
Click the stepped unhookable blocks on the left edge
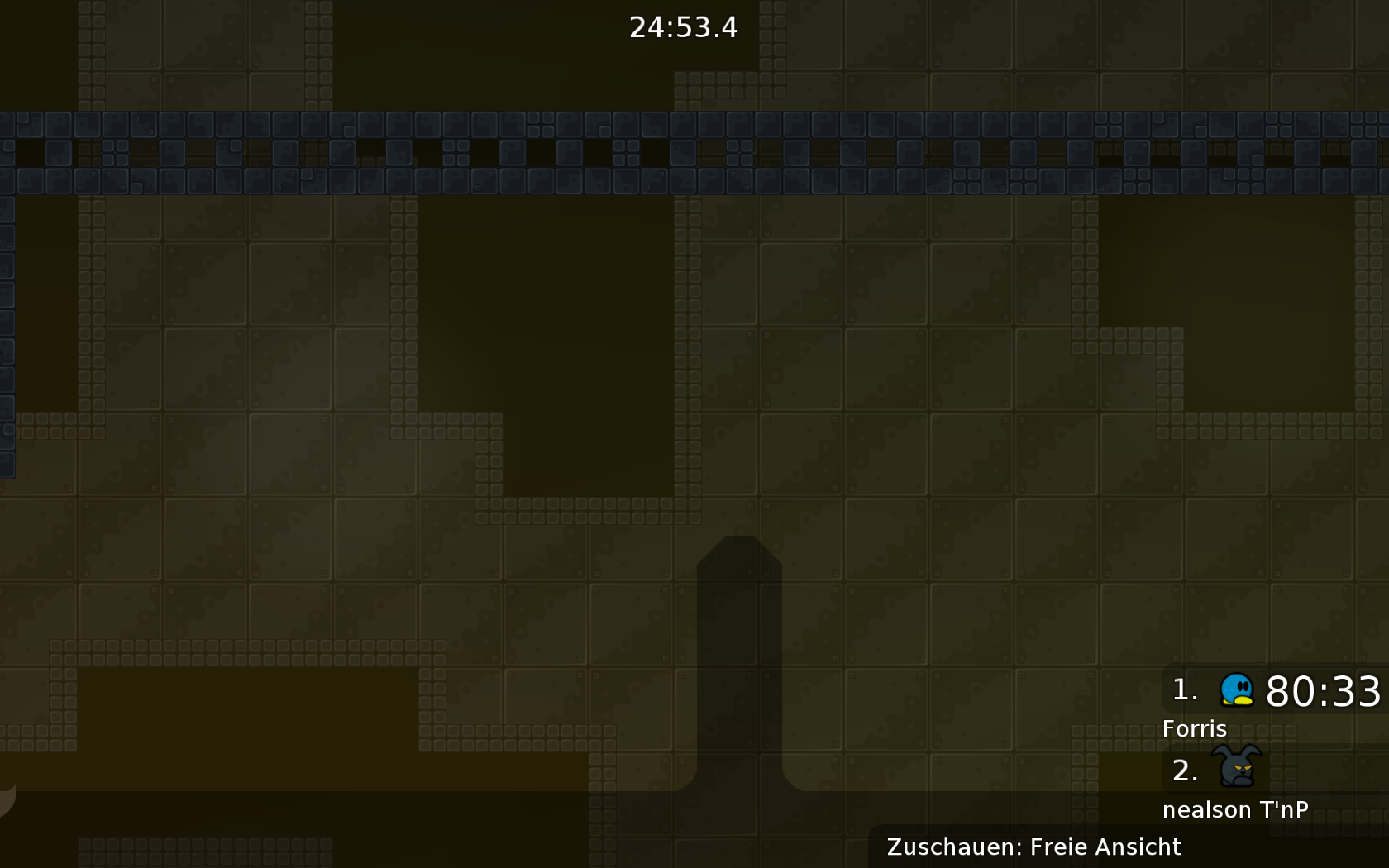pos(7,331)
